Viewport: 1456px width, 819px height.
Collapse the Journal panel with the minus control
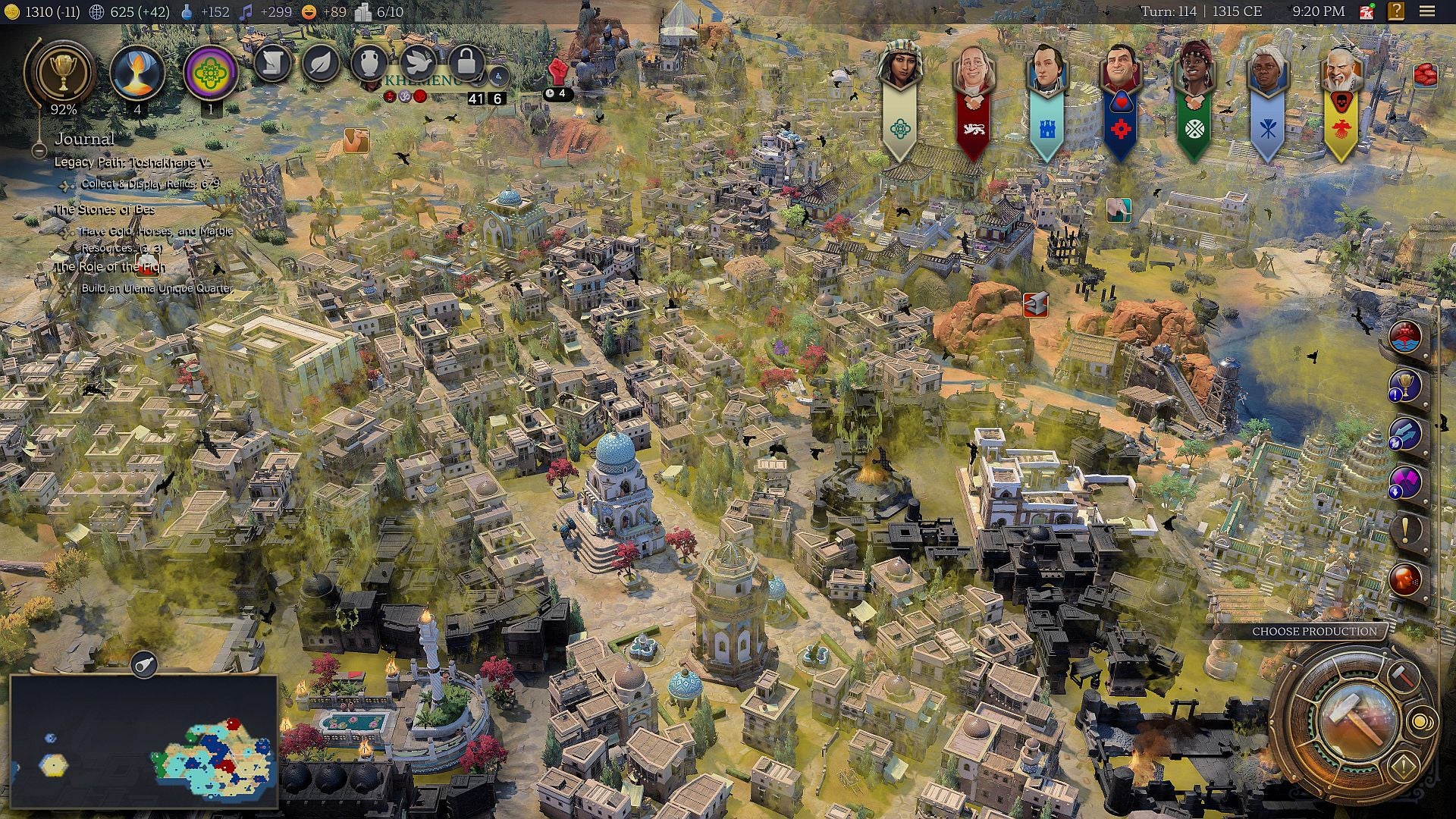(x=39, y=152)
